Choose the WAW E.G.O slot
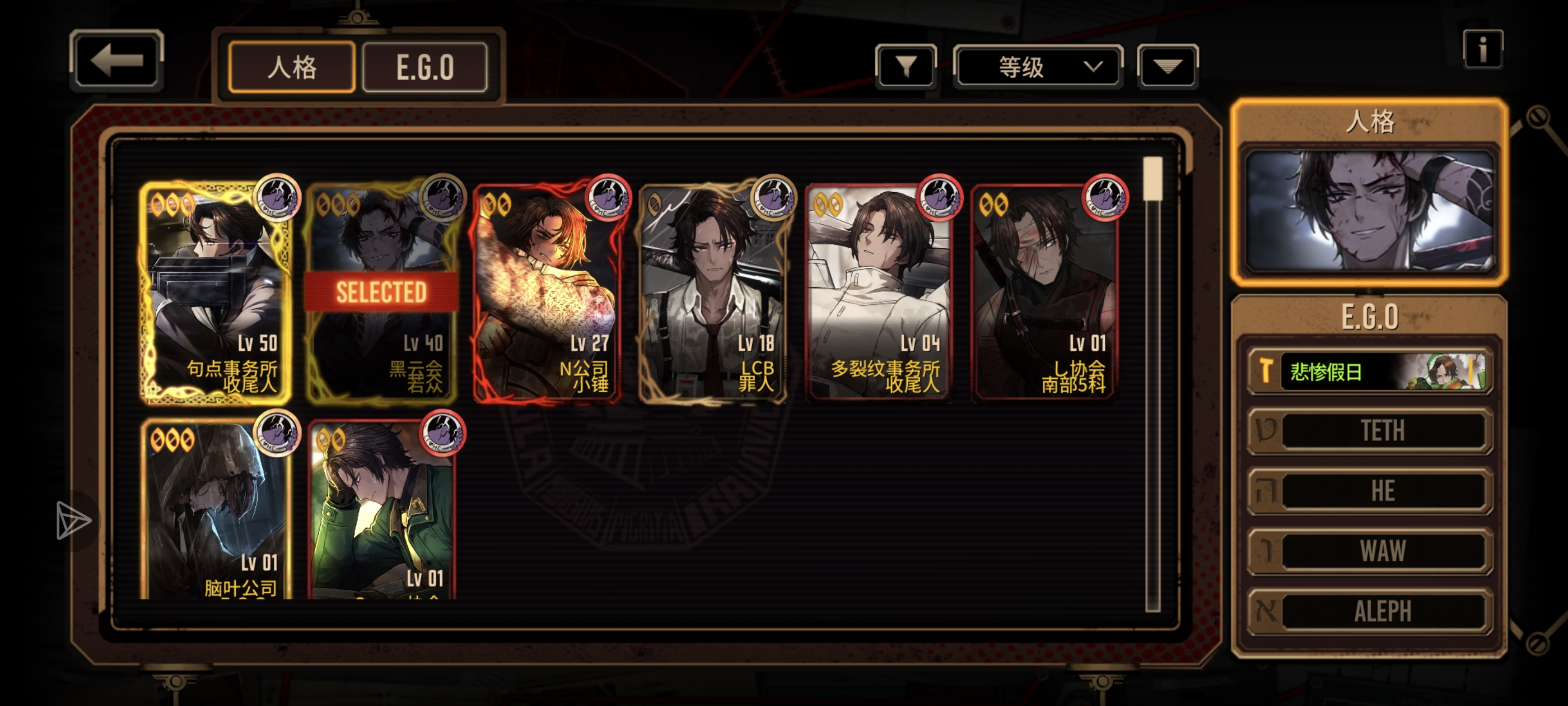Image resolution: width=1568 pixels, height=706 pixels. 1370,551
